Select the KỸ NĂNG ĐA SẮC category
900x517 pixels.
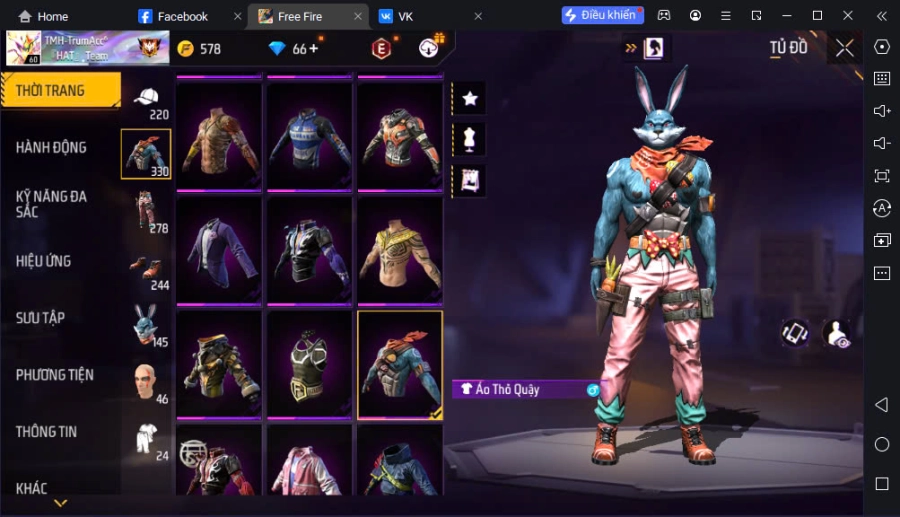pyautogui.click(x=51, y=205)
